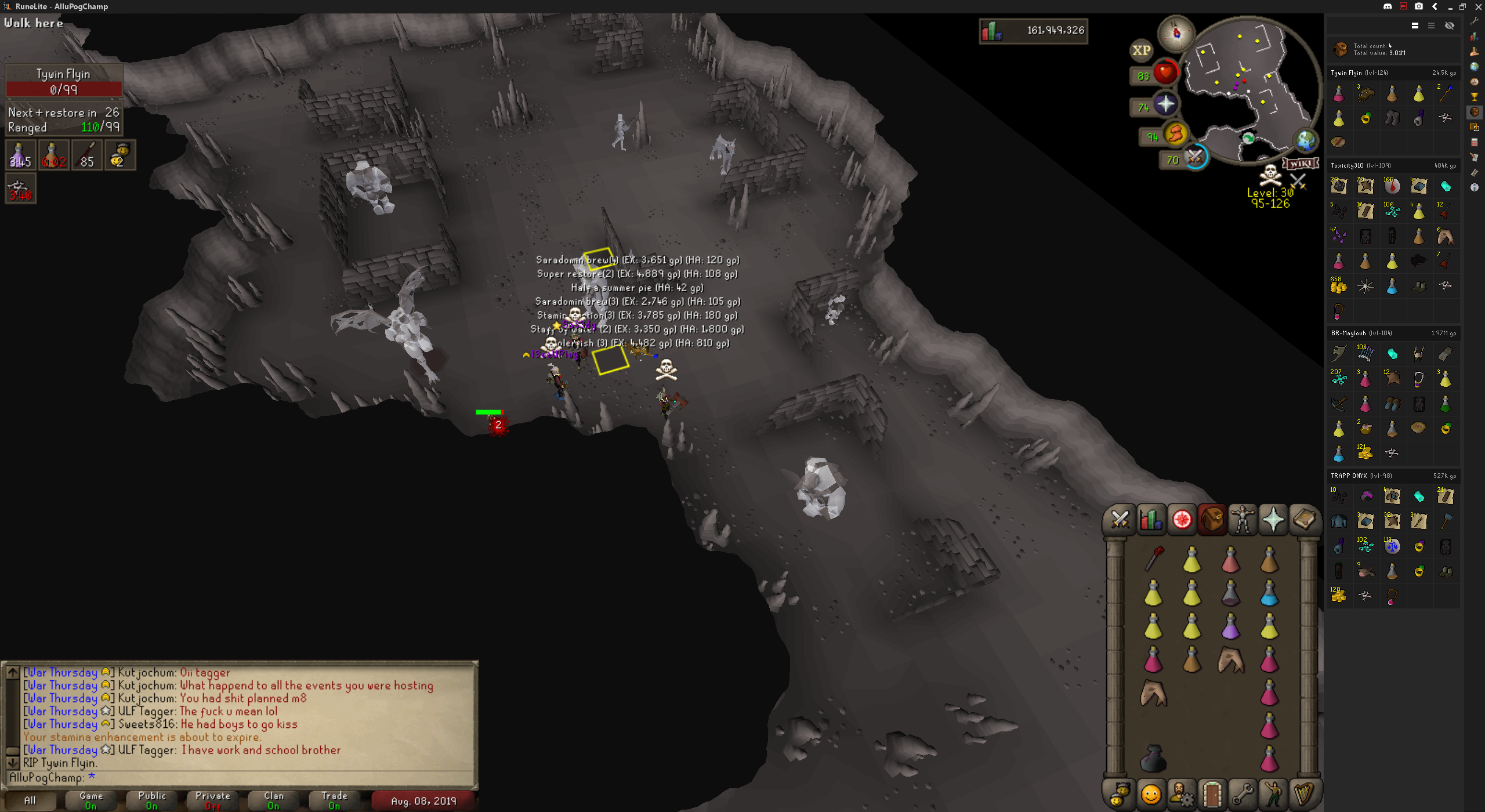
Task: Open the Emotes tab
Action: (1273, 794)
